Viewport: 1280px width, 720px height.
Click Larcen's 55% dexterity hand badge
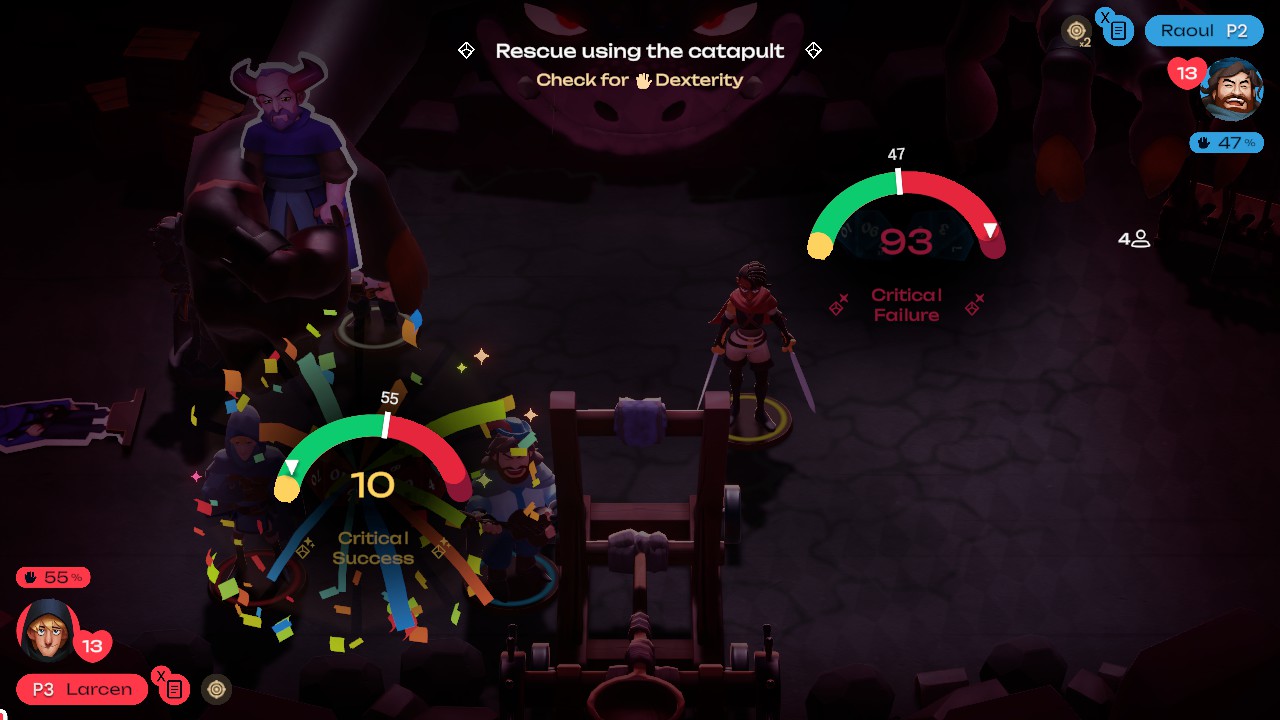coord(50,577)
